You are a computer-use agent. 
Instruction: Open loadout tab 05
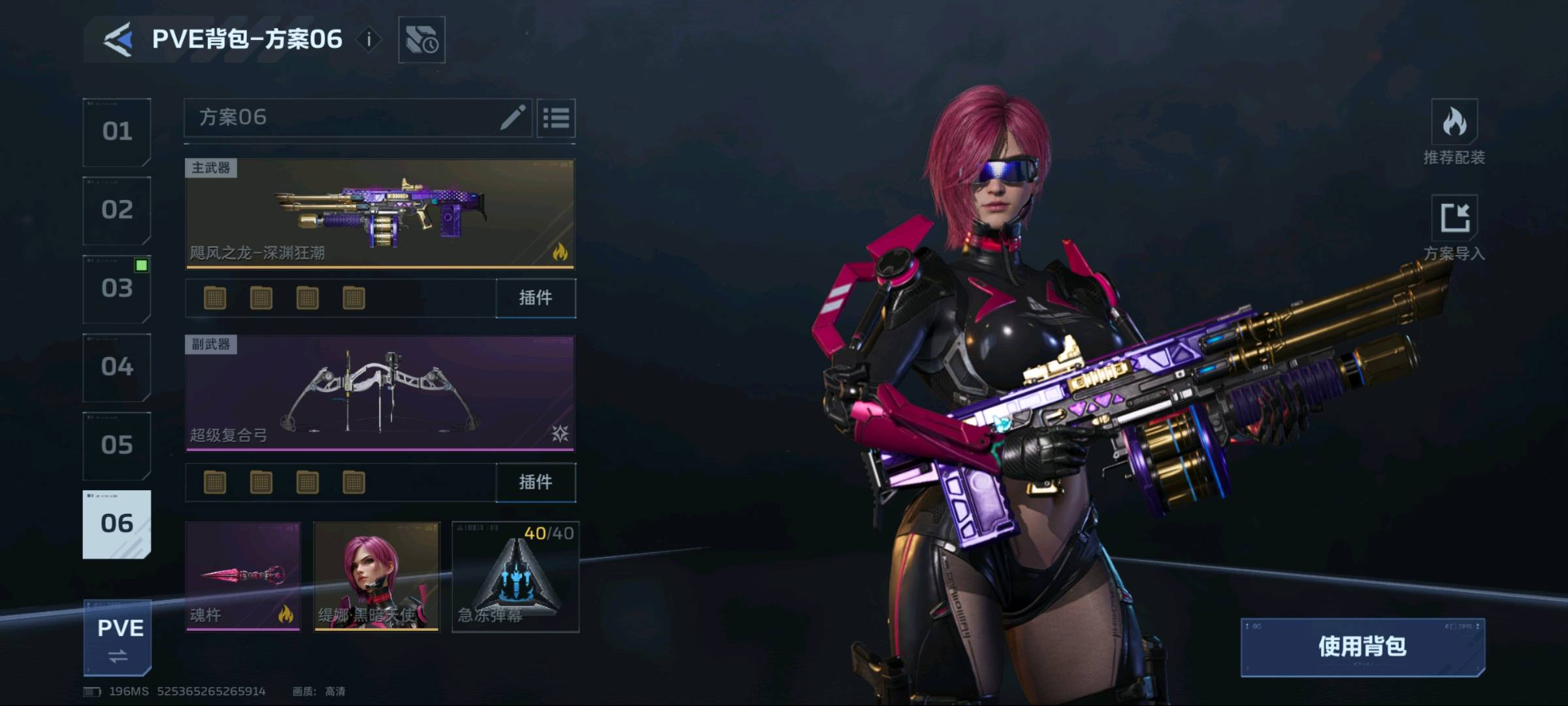[x=117, y=446]
